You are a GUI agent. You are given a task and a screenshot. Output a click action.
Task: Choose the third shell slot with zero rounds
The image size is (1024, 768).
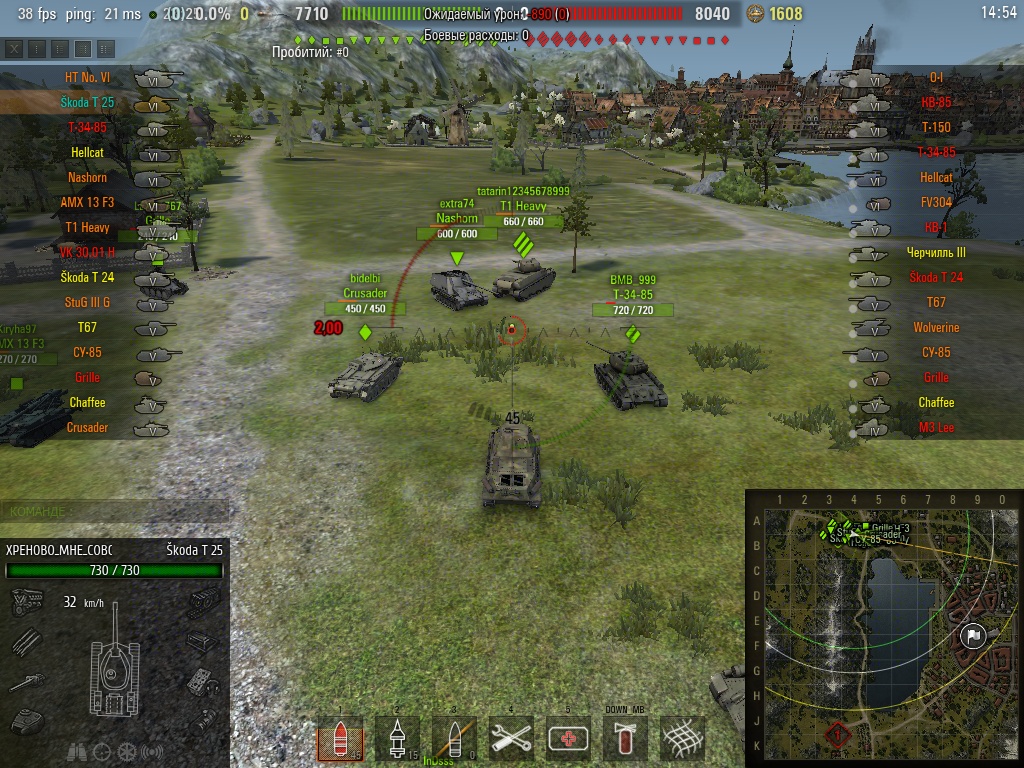[454, 739]
